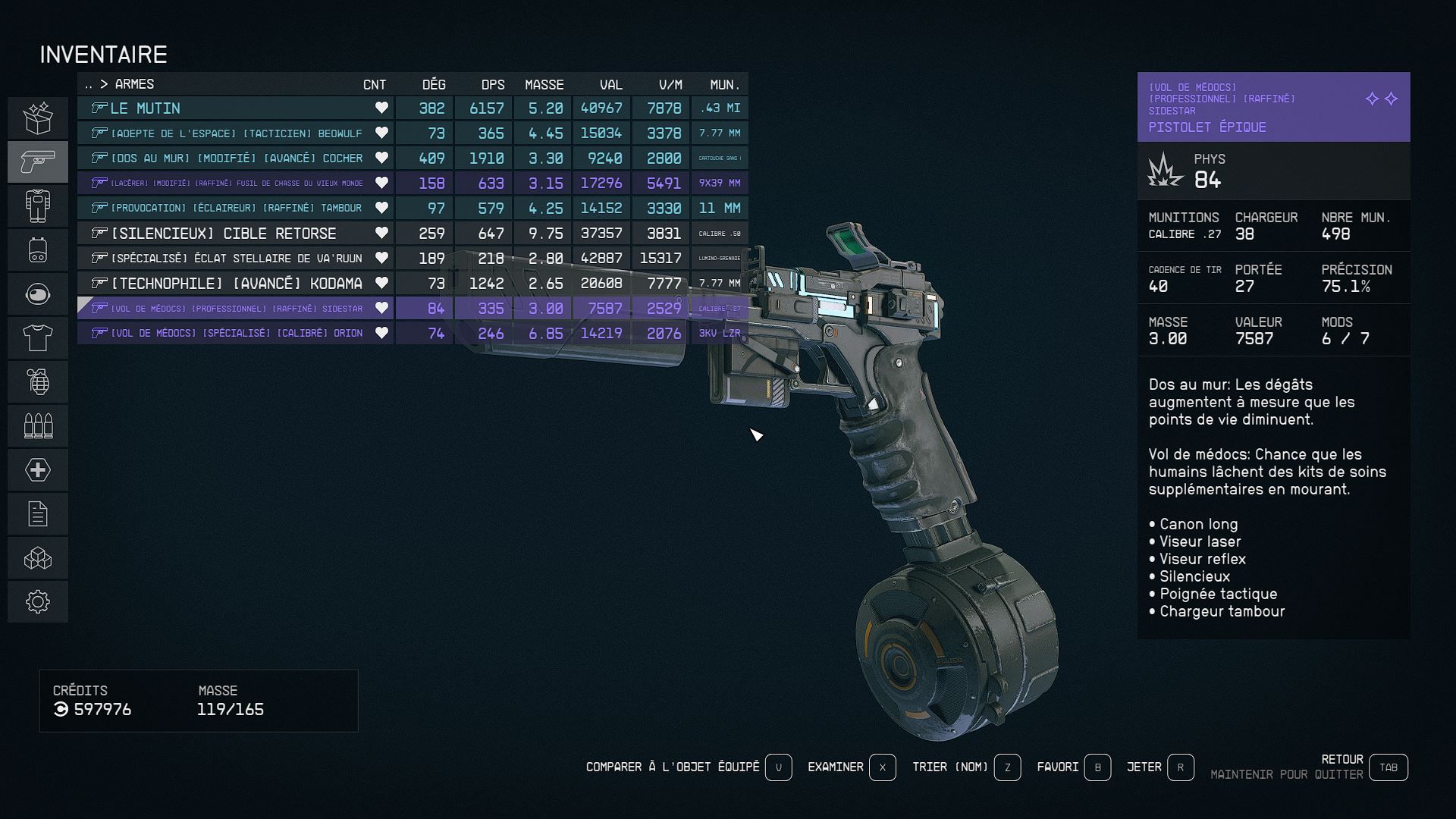Switch to the ammunition bullets category
This screenshot has width=1456, height=819.
pos(38,425)
